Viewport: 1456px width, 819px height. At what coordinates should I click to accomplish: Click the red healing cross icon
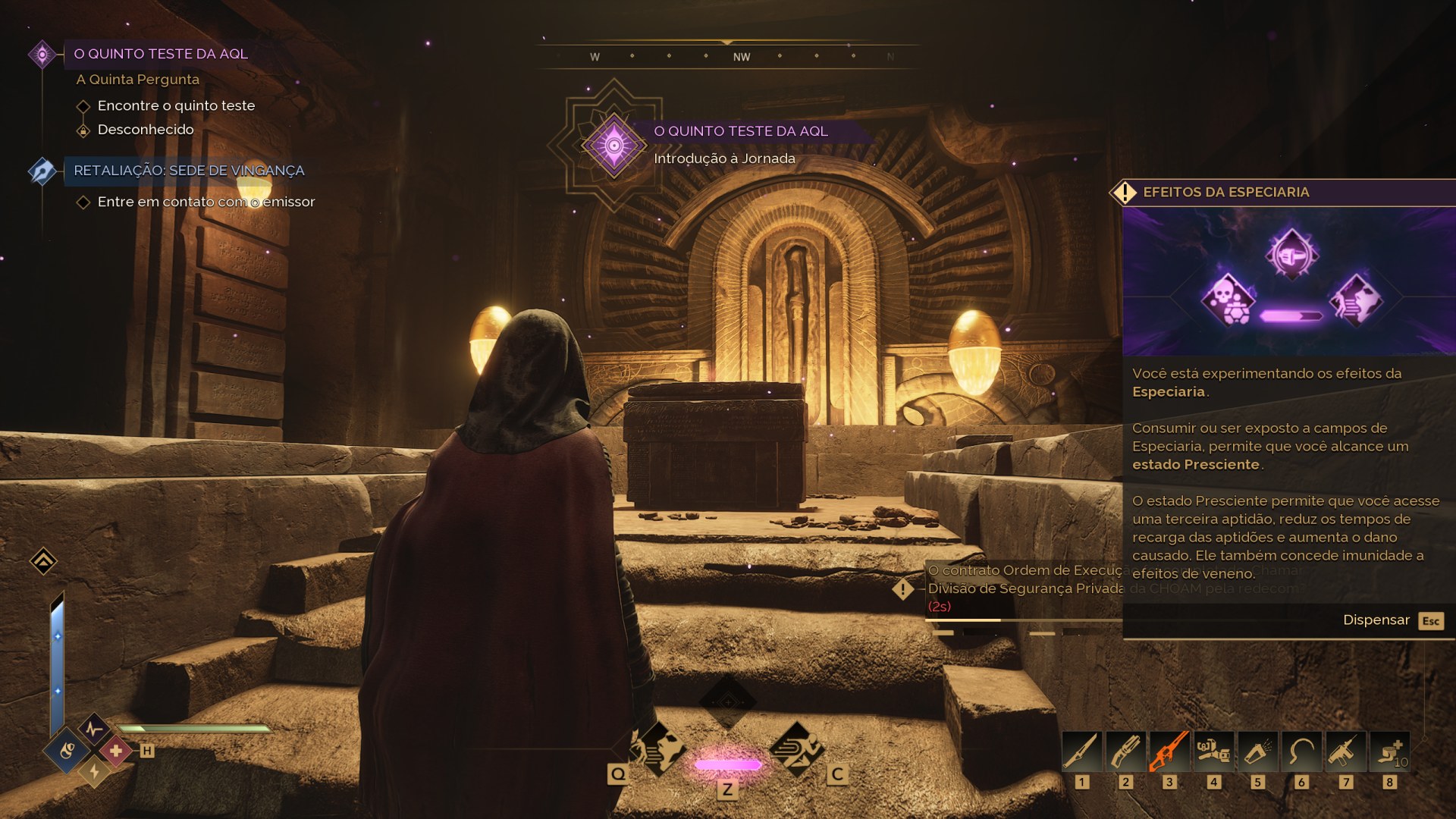click(116, 751)
